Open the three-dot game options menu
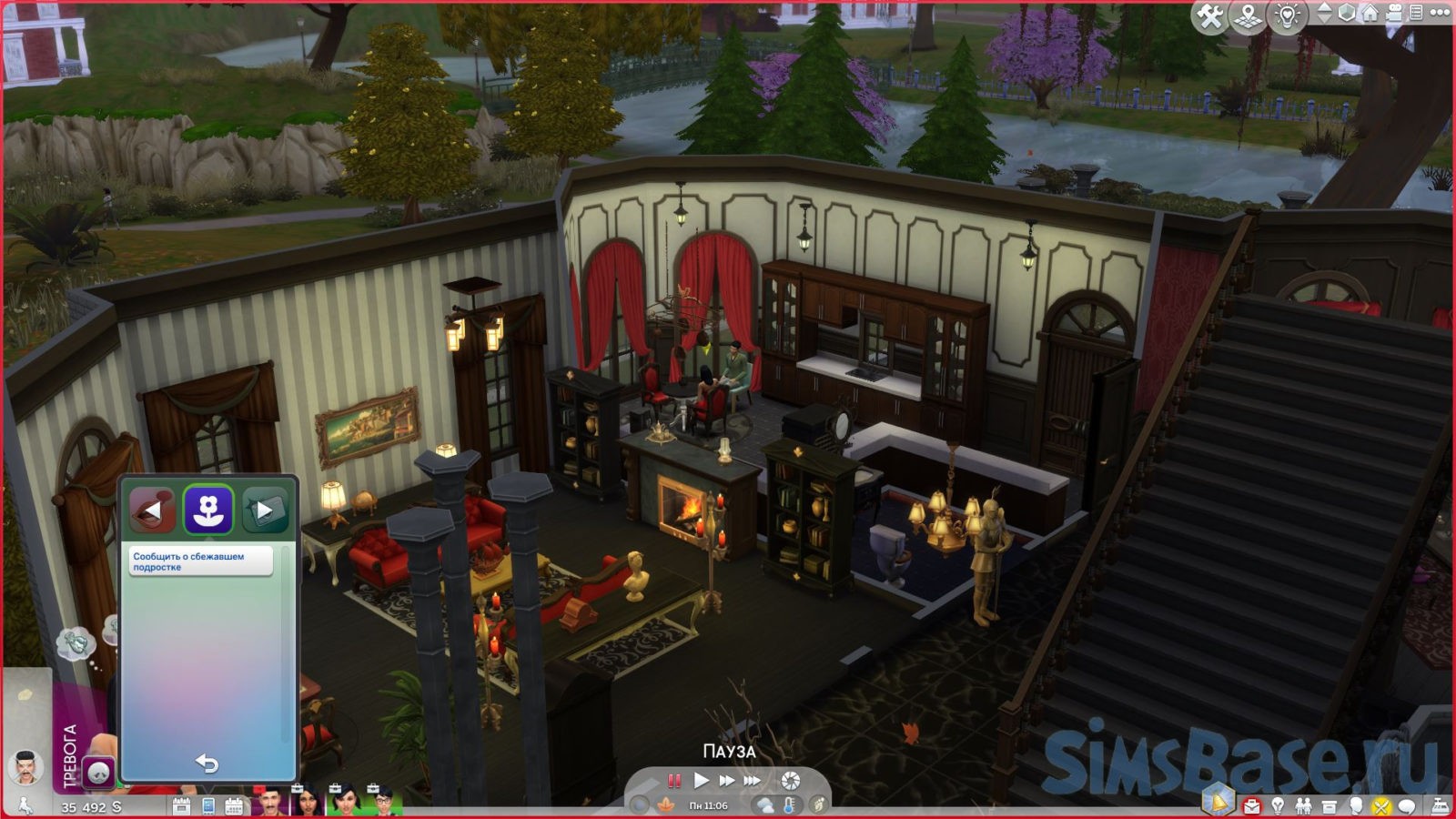1456x819 pixels. (1440, 14)
